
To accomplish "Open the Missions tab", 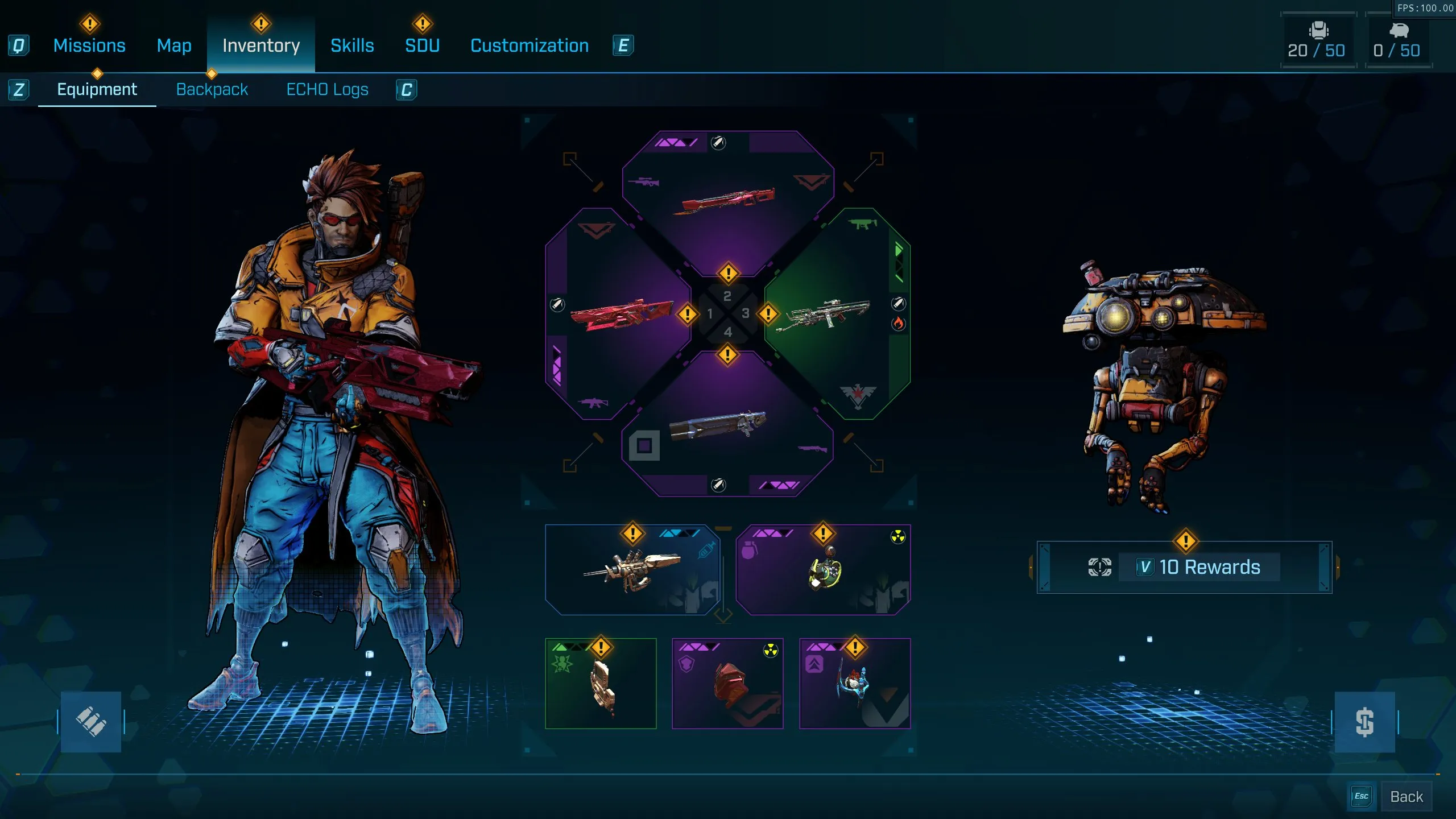I will tap(89, 45).
